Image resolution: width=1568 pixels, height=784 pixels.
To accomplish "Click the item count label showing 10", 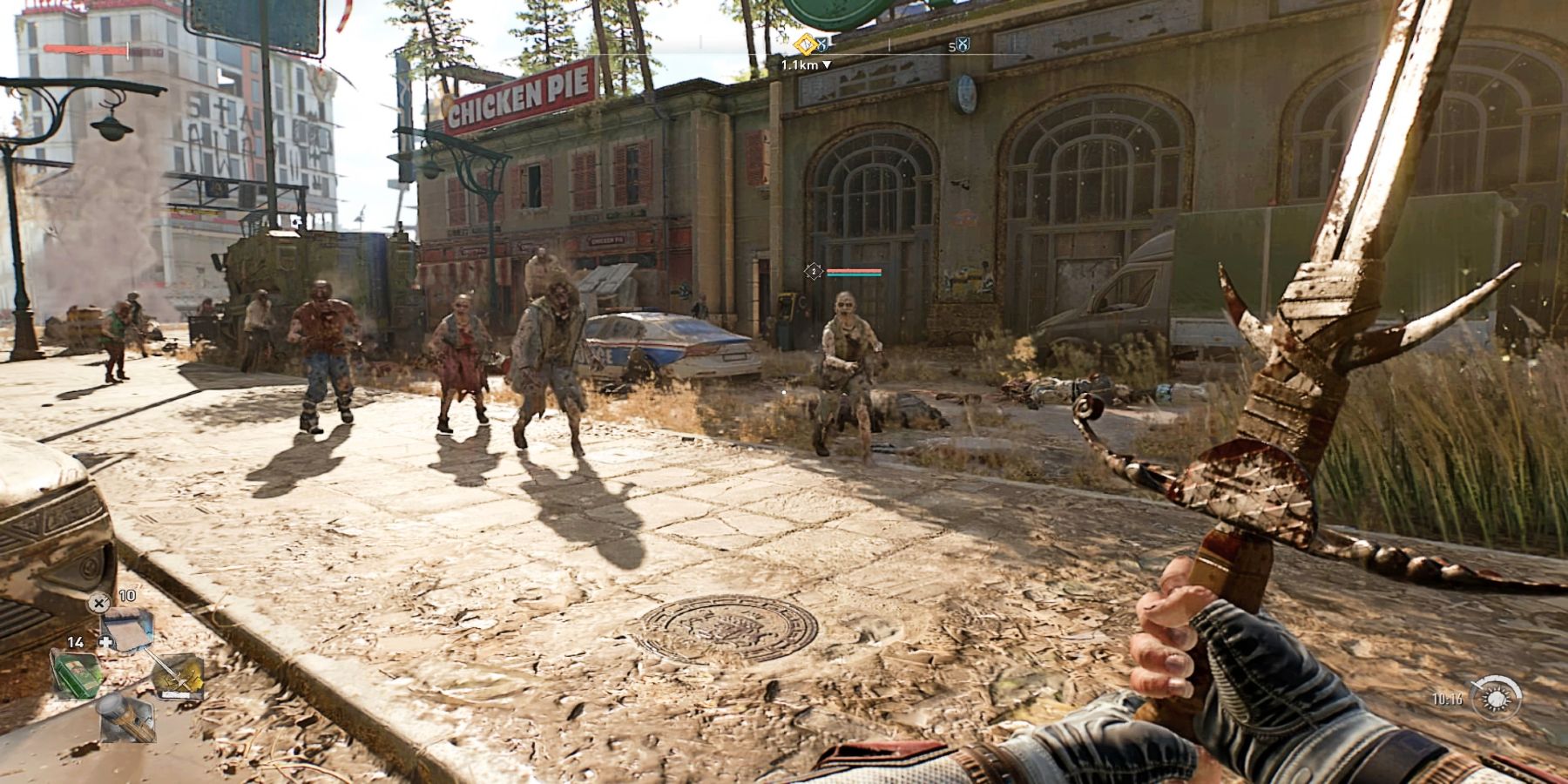I will pos(127,595).
